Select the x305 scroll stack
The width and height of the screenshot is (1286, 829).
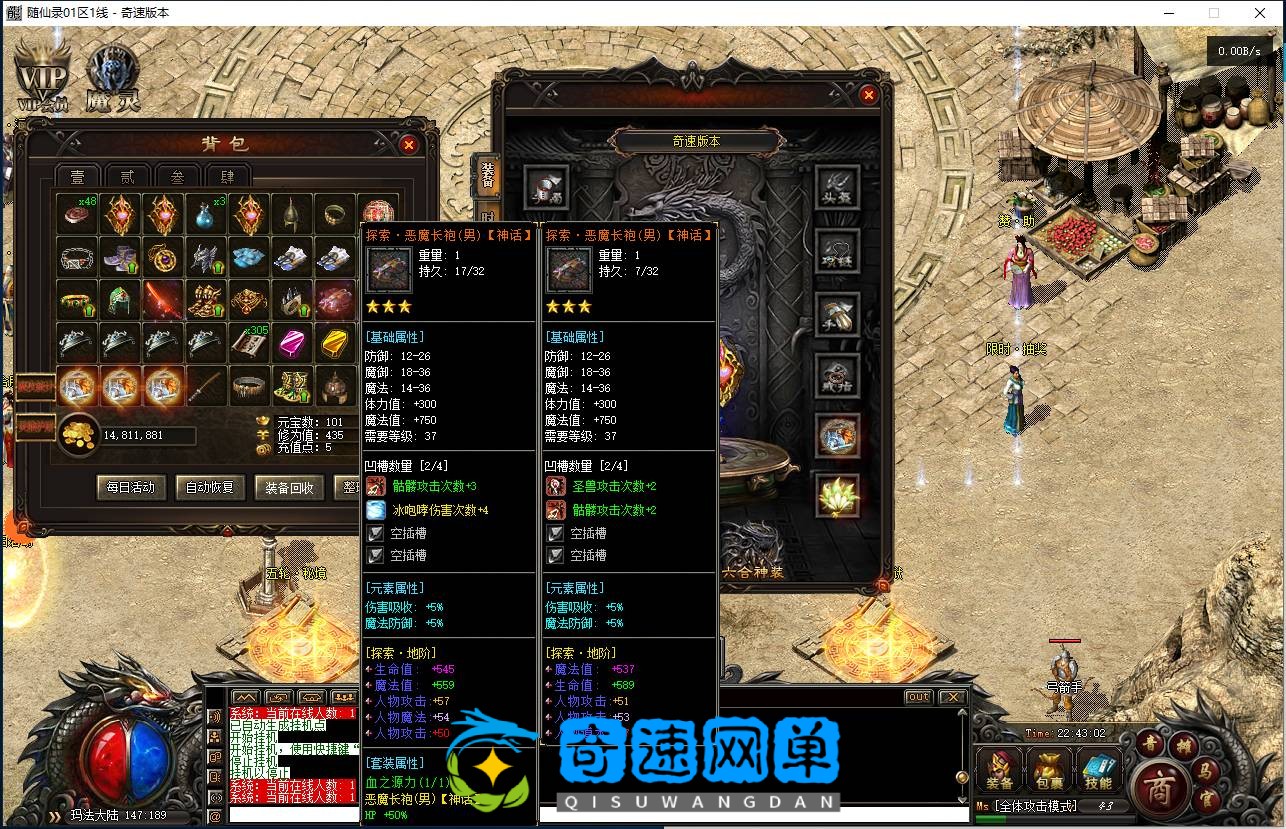[249, 343]
